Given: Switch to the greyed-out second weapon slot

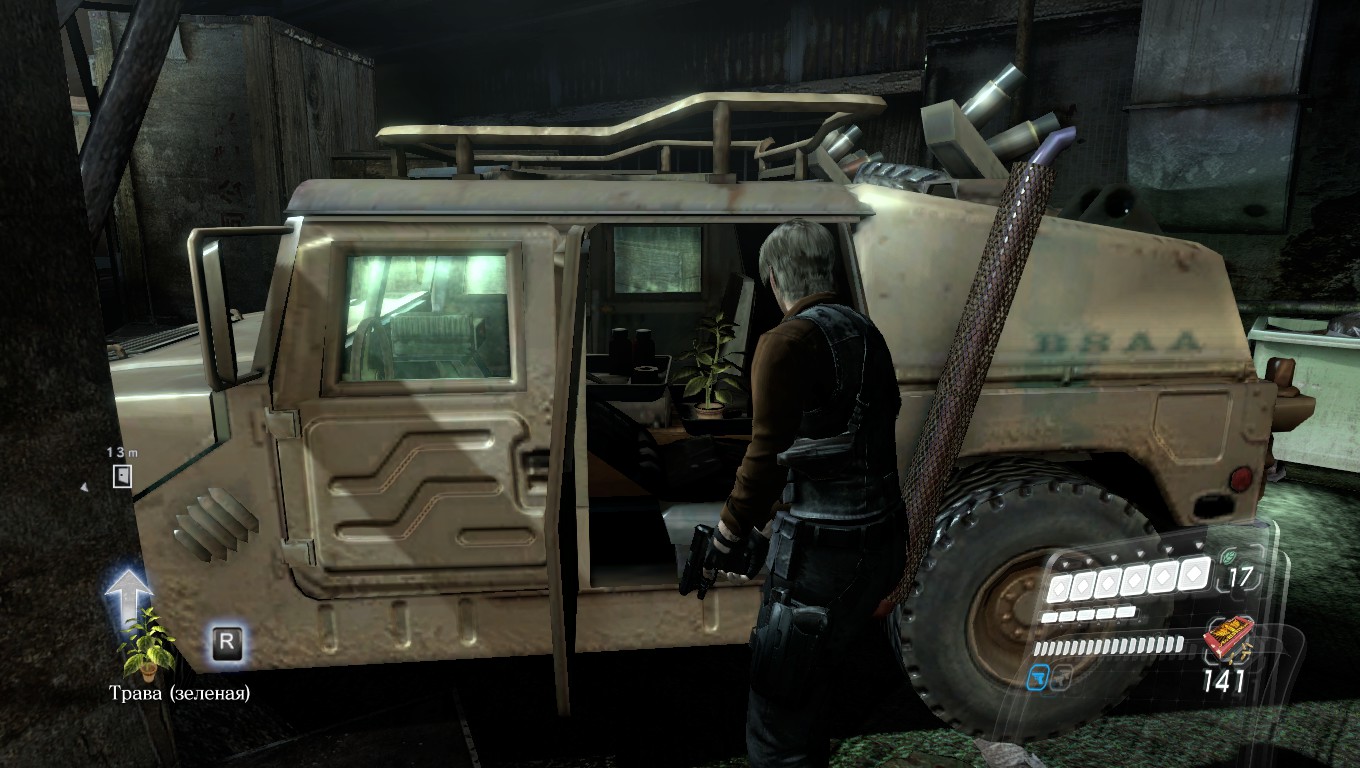Looking at the screenshot, I should (1061, 677).
